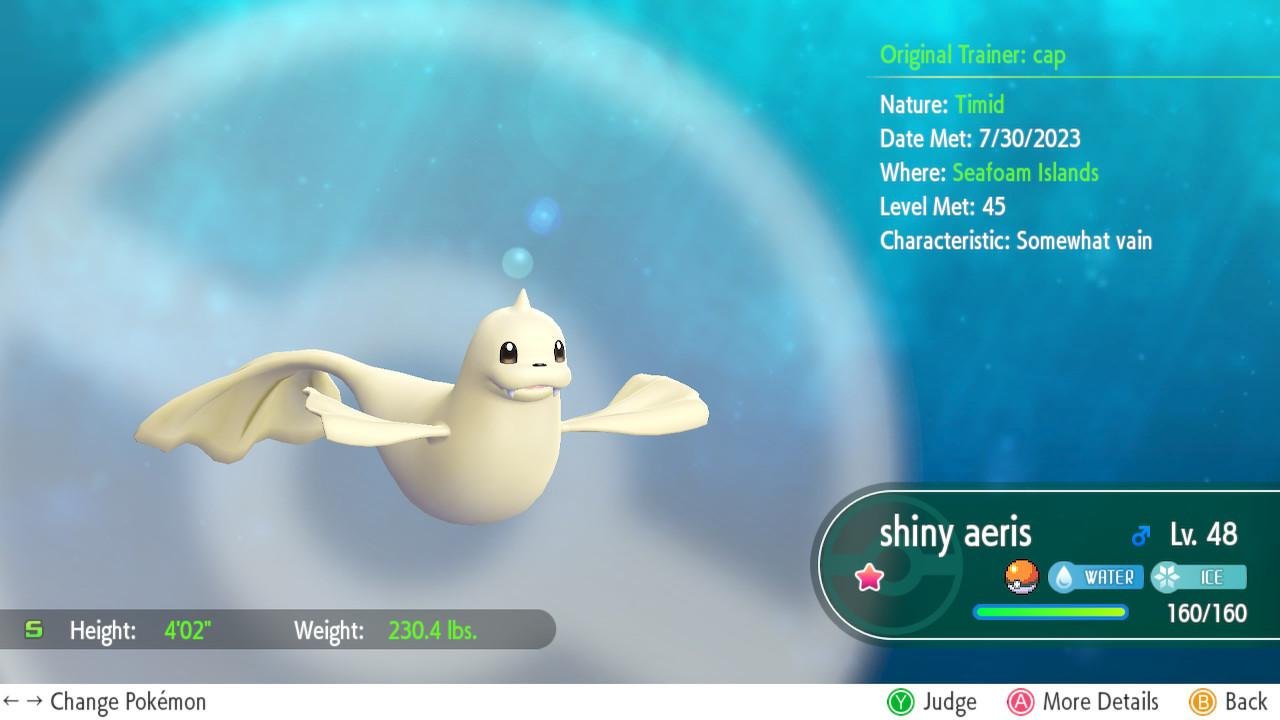The width and height of the screenshot is (1280, 720).
Task: Select the Water type icon
Action: [1096, 577]
